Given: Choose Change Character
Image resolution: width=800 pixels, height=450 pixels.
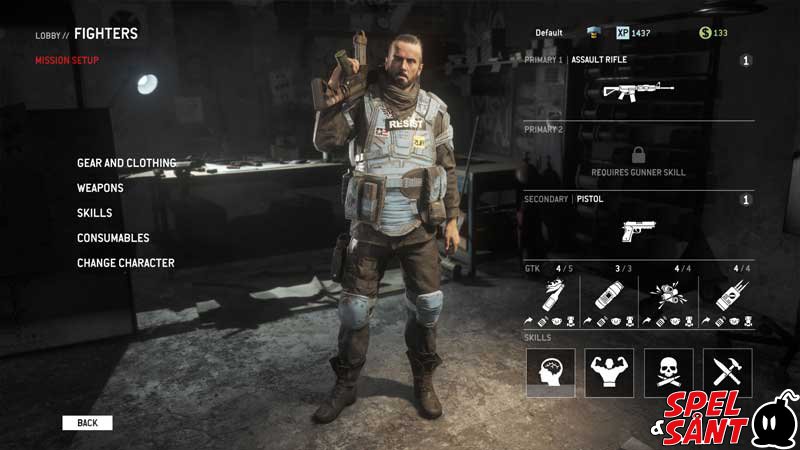Looking at the screenshot, I should tap(126, 263).
